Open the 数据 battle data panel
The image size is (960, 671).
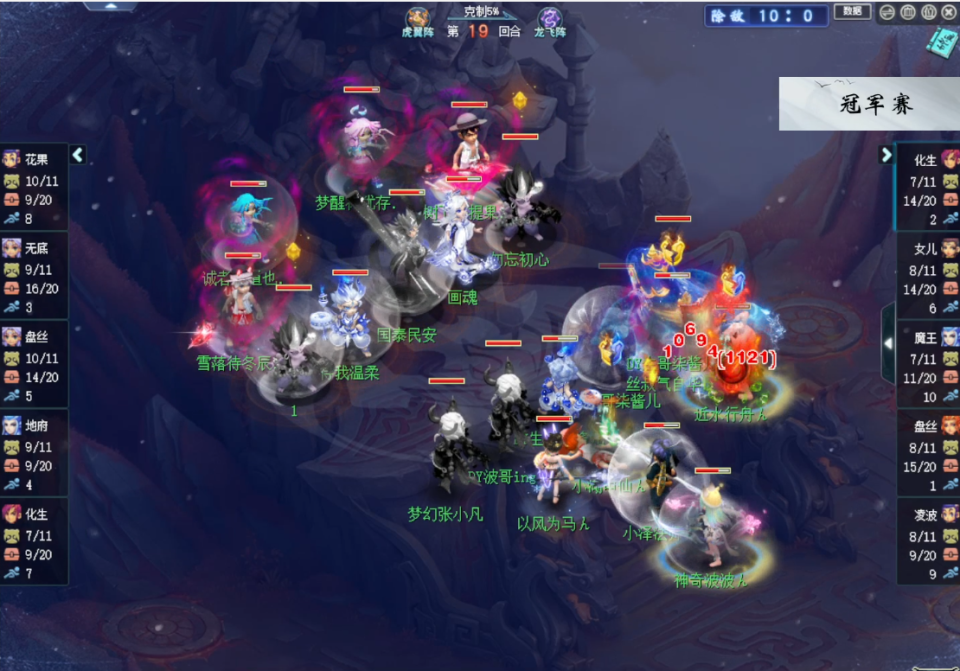(851, 12)
